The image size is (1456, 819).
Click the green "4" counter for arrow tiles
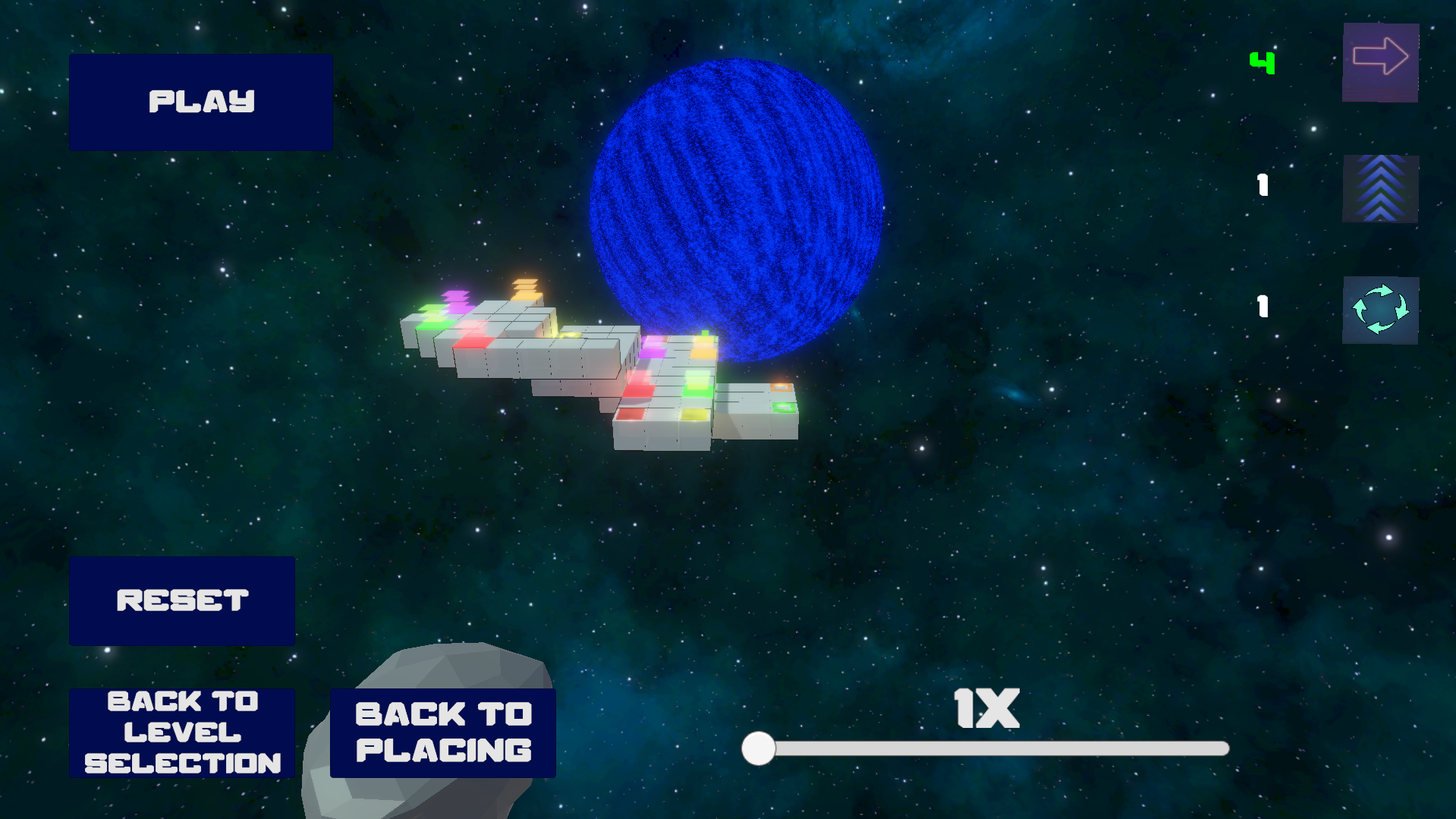click(x=1261, y=63)
